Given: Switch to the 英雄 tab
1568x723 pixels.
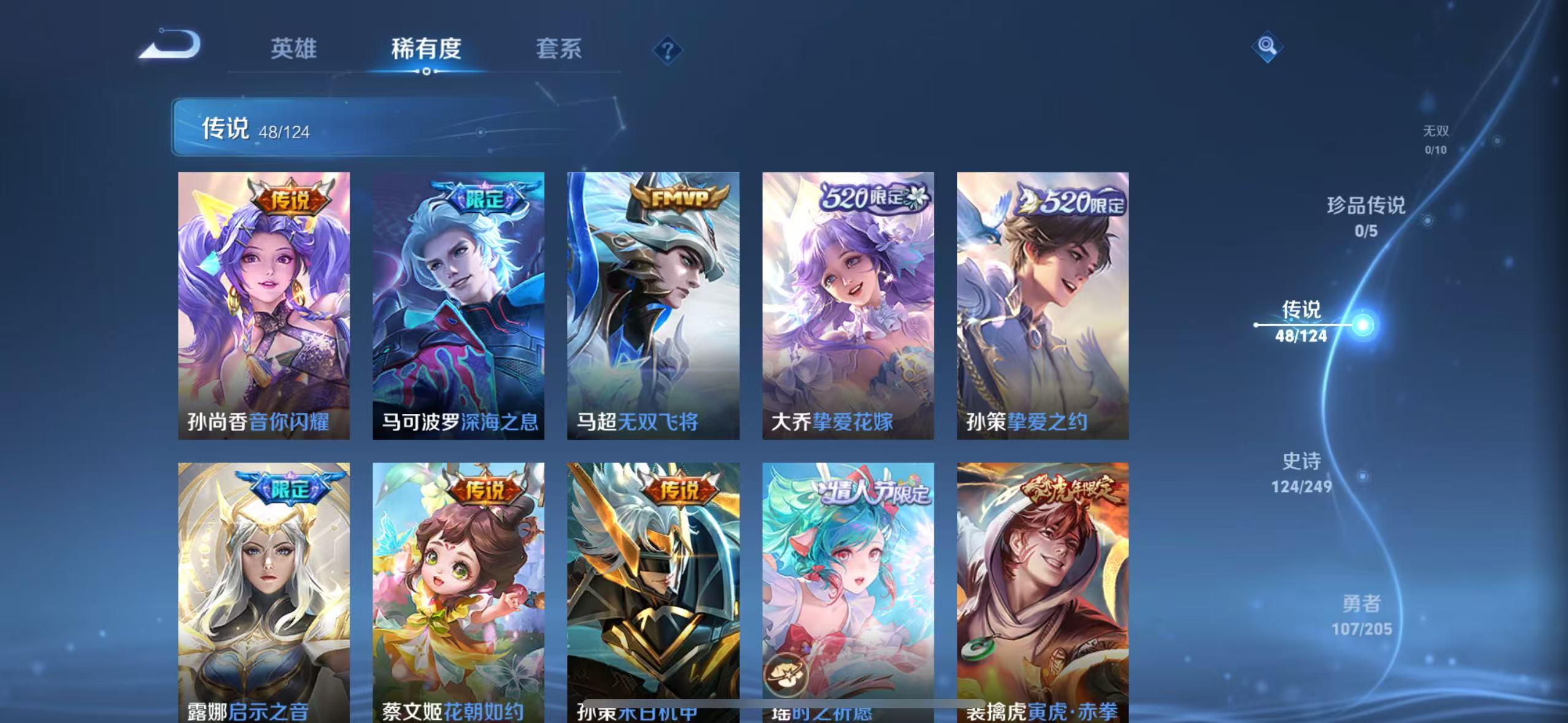Looking at the screenshot, I should pyautogui.click(x=293, y=50).
